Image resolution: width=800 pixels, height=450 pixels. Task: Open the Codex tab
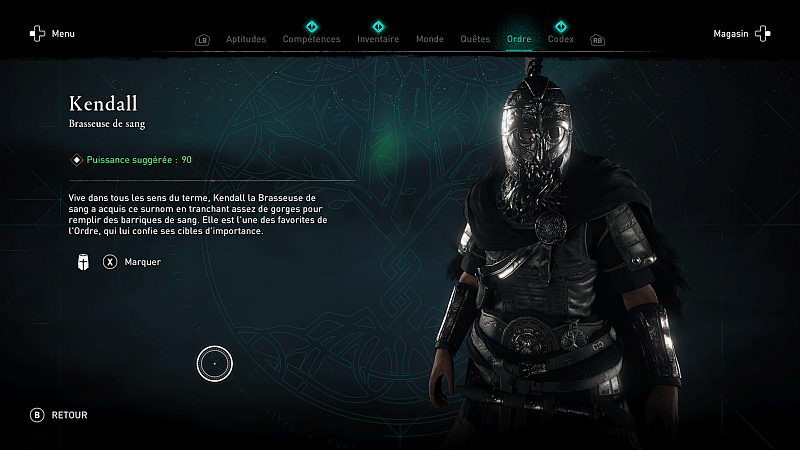click(x=561, y=40)
